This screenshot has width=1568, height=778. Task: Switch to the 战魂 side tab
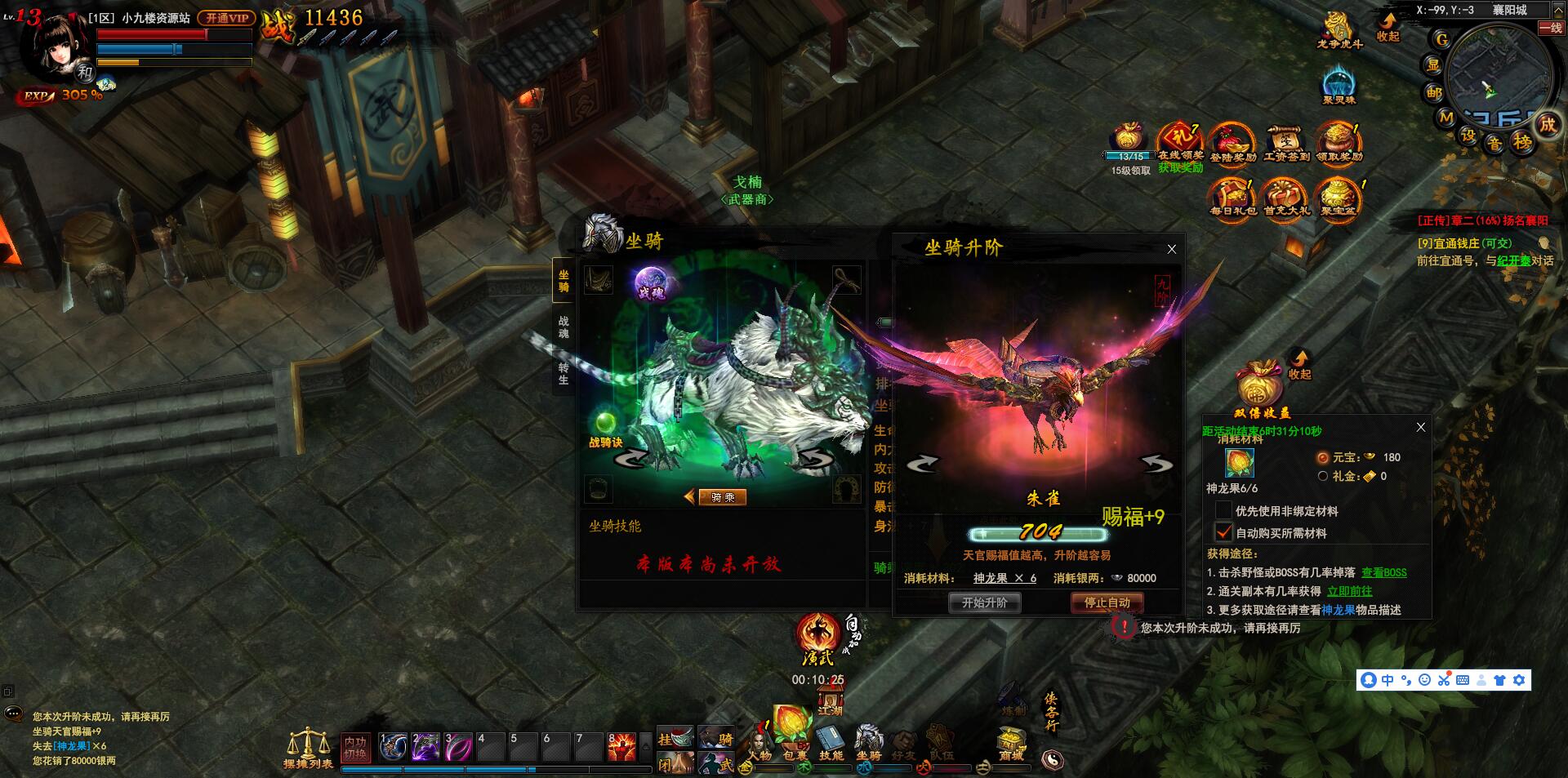tap(563, 327)
